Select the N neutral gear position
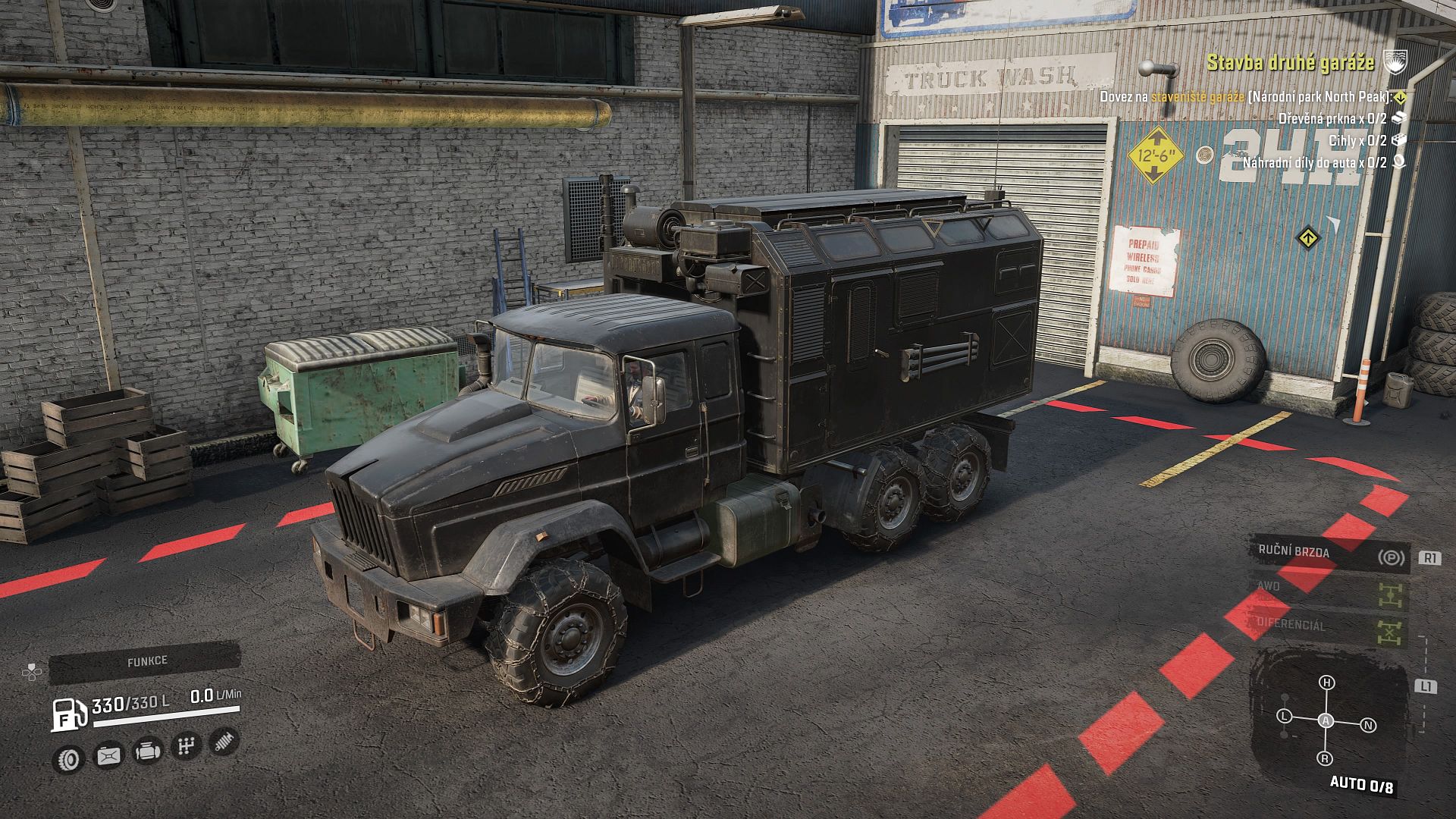The width and height of the screenshot is (1456, 819). tap(1369, 726)
